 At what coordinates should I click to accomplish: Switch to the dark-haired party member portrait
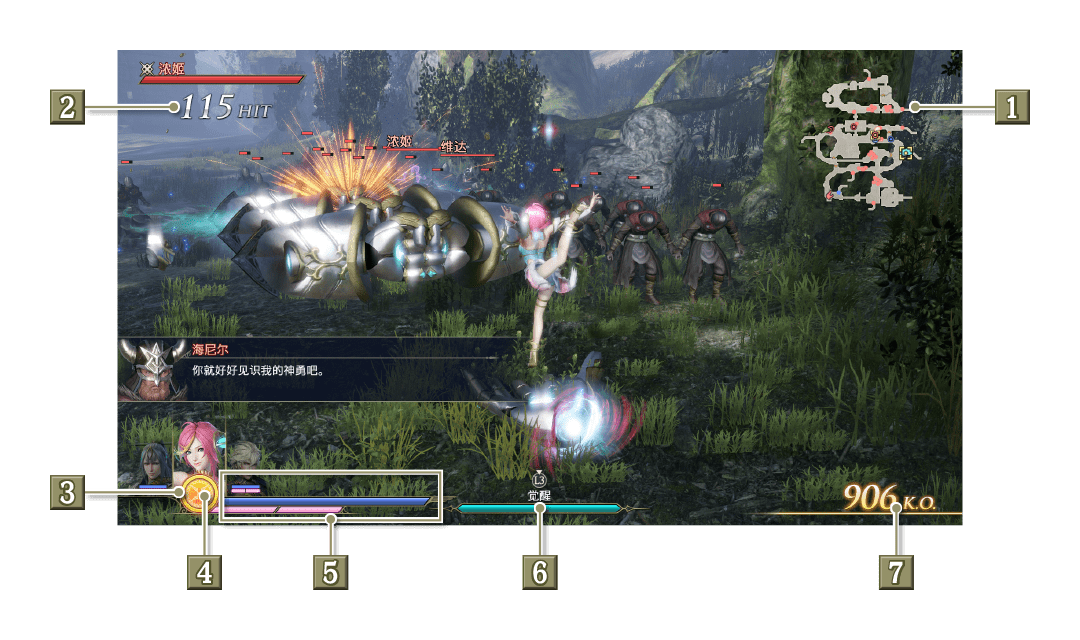(x=154, y=464)
